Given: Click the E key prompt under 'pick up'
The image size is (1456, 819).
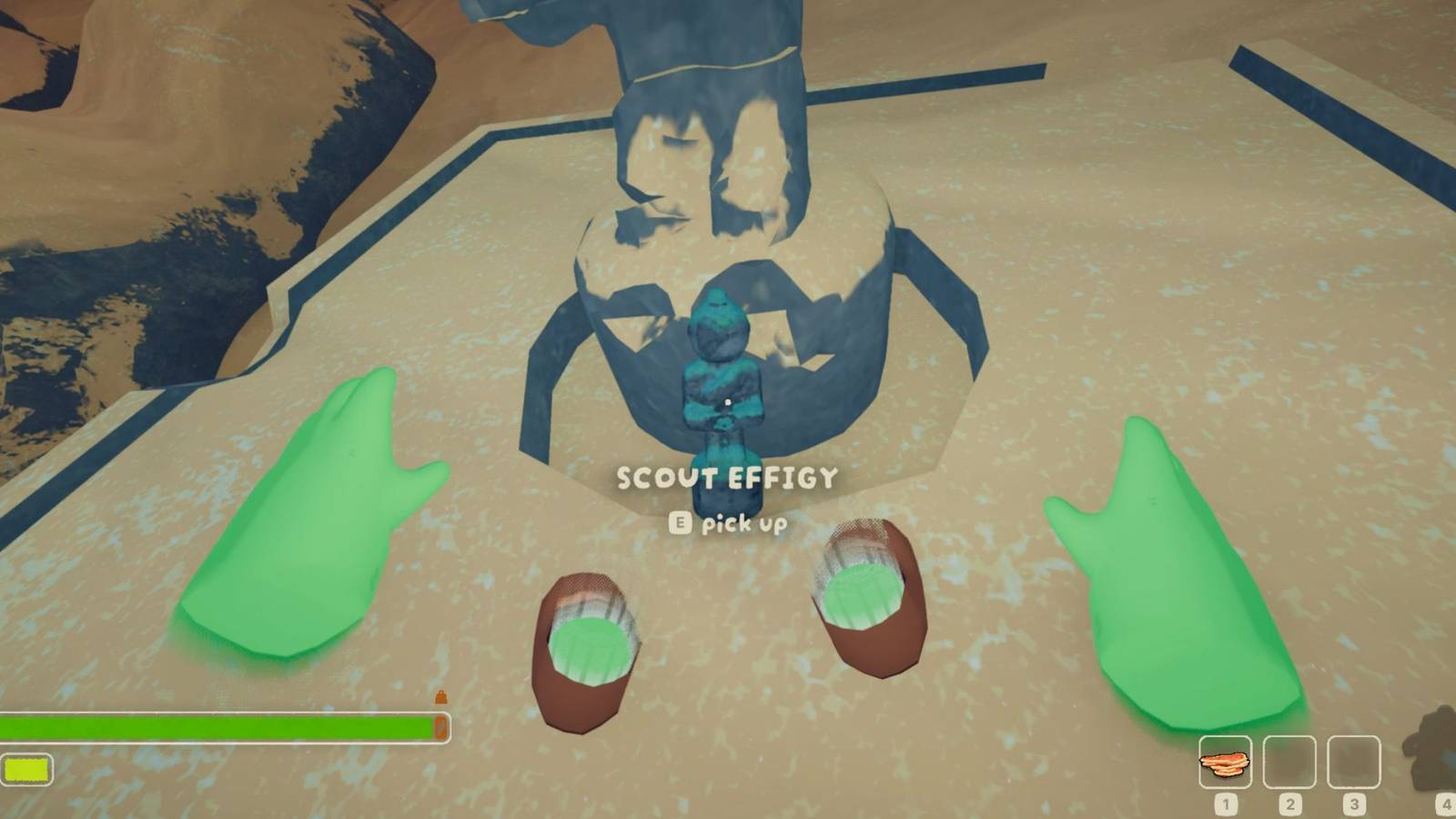Looking at the screenshot, I should (x=680, y=524).
